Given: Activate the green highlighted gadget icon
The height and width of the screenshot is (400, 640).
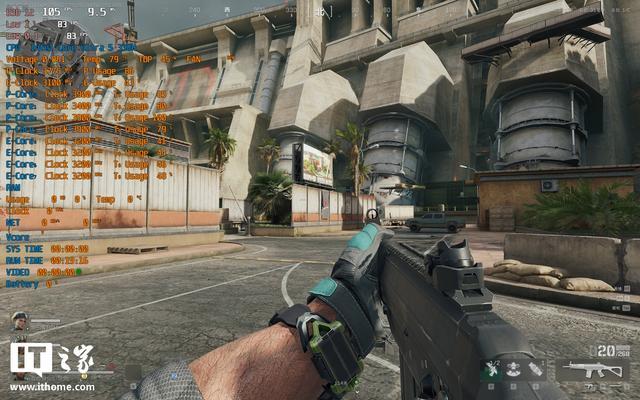Looking at the screenshot, I should coord(492,369).
